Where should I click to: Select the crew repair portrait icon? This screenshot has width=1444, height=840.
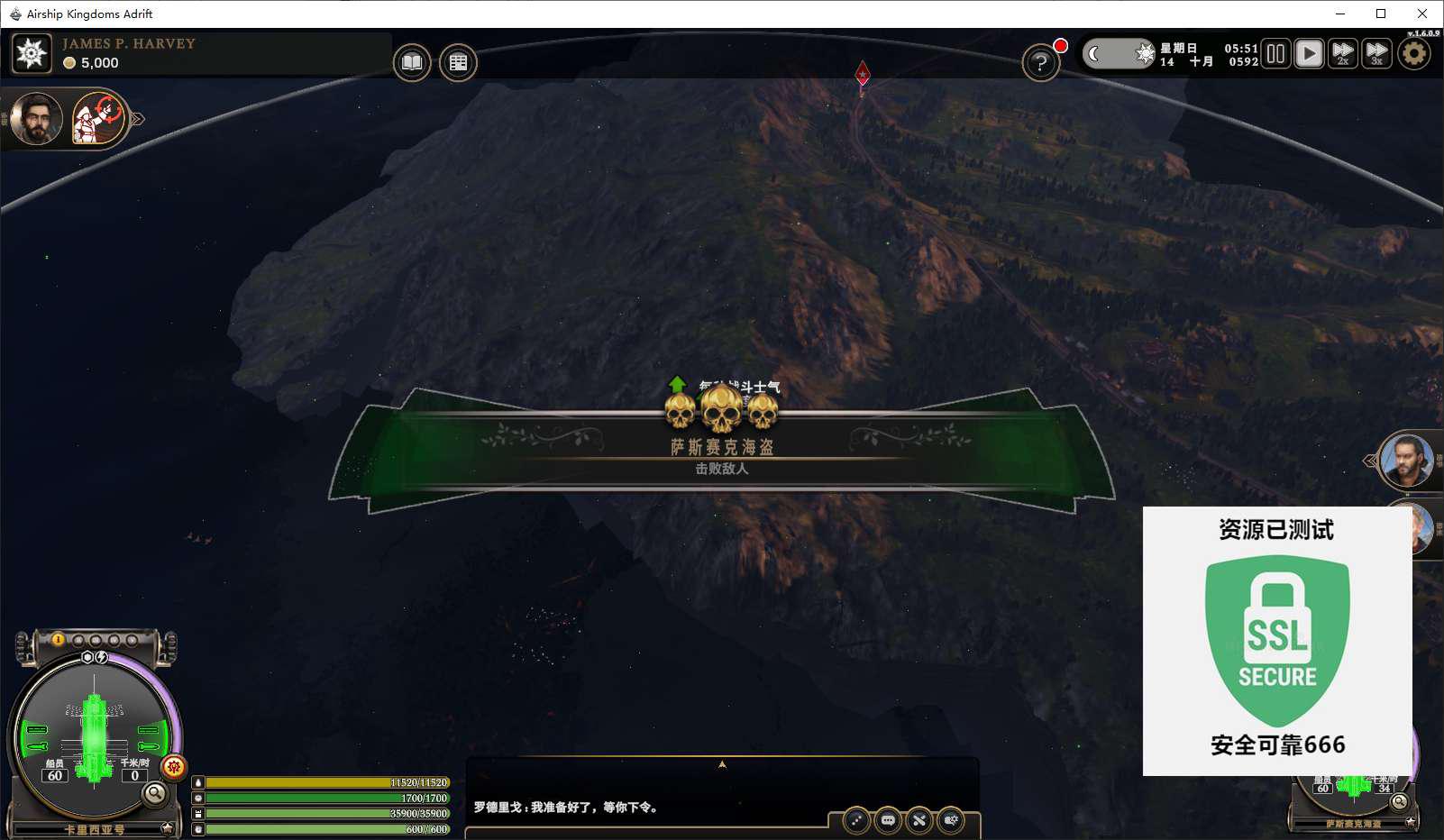click(97, 118)
